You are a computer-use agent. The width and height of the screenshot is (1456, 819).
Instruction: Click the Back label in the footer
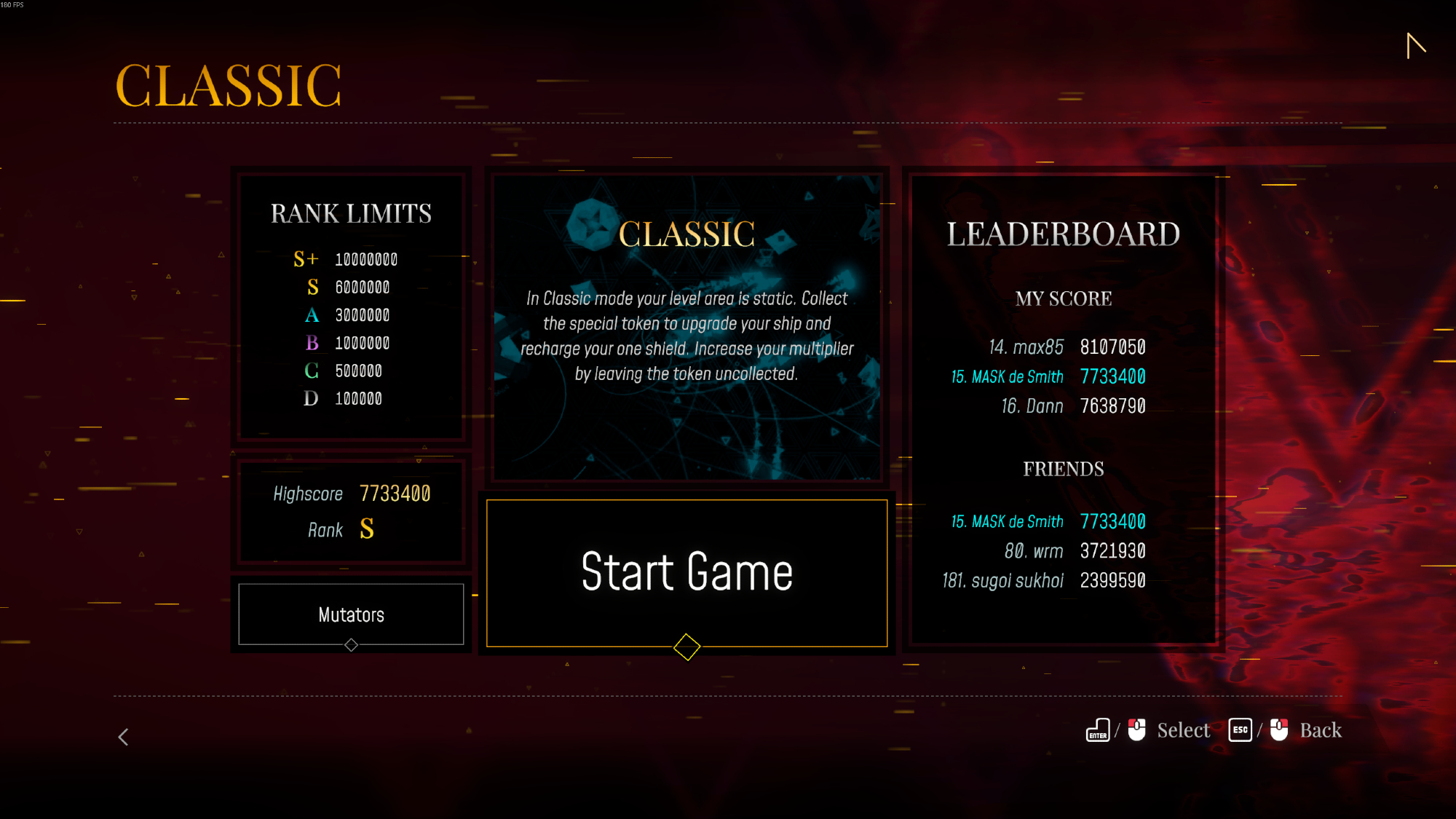pos(1320,730)
